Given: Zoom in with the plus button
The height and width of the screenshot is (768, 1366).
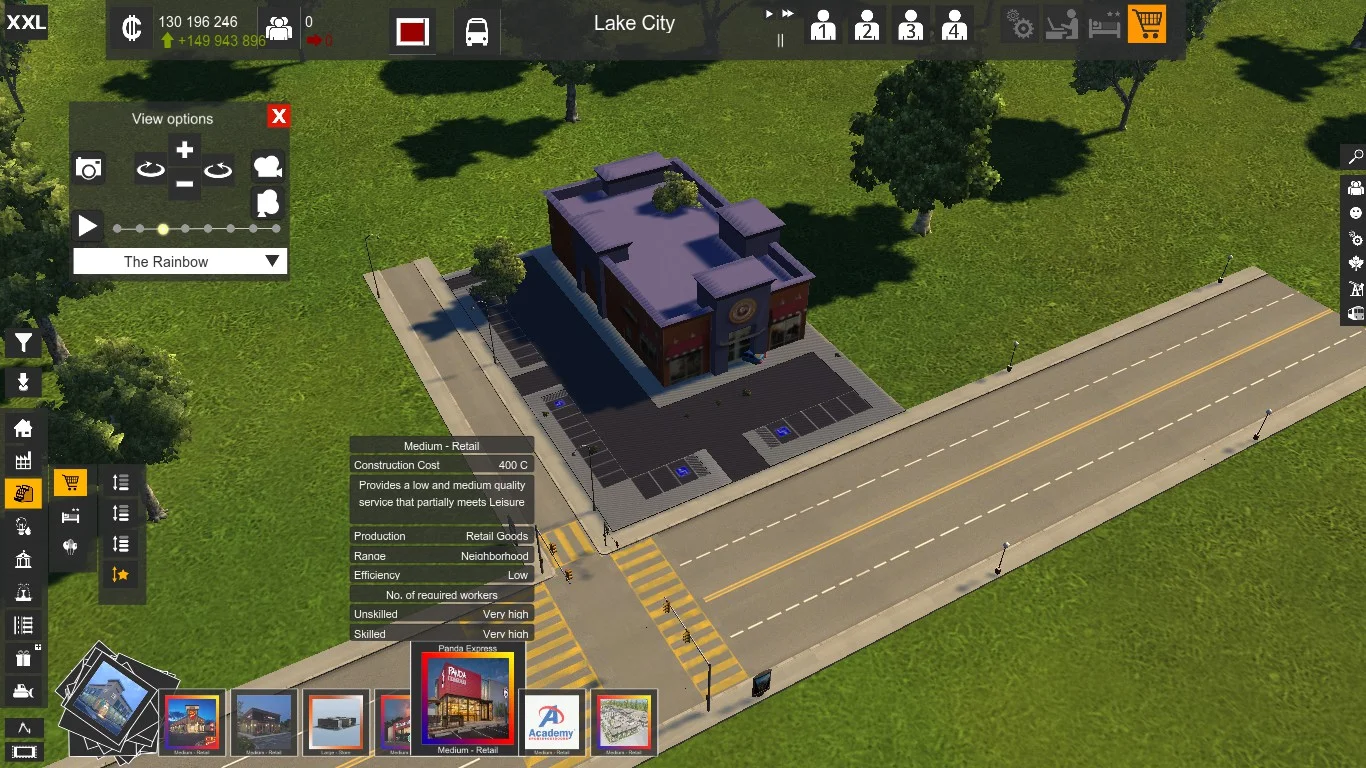Looking at the screenshot, I should click(184, 151).
